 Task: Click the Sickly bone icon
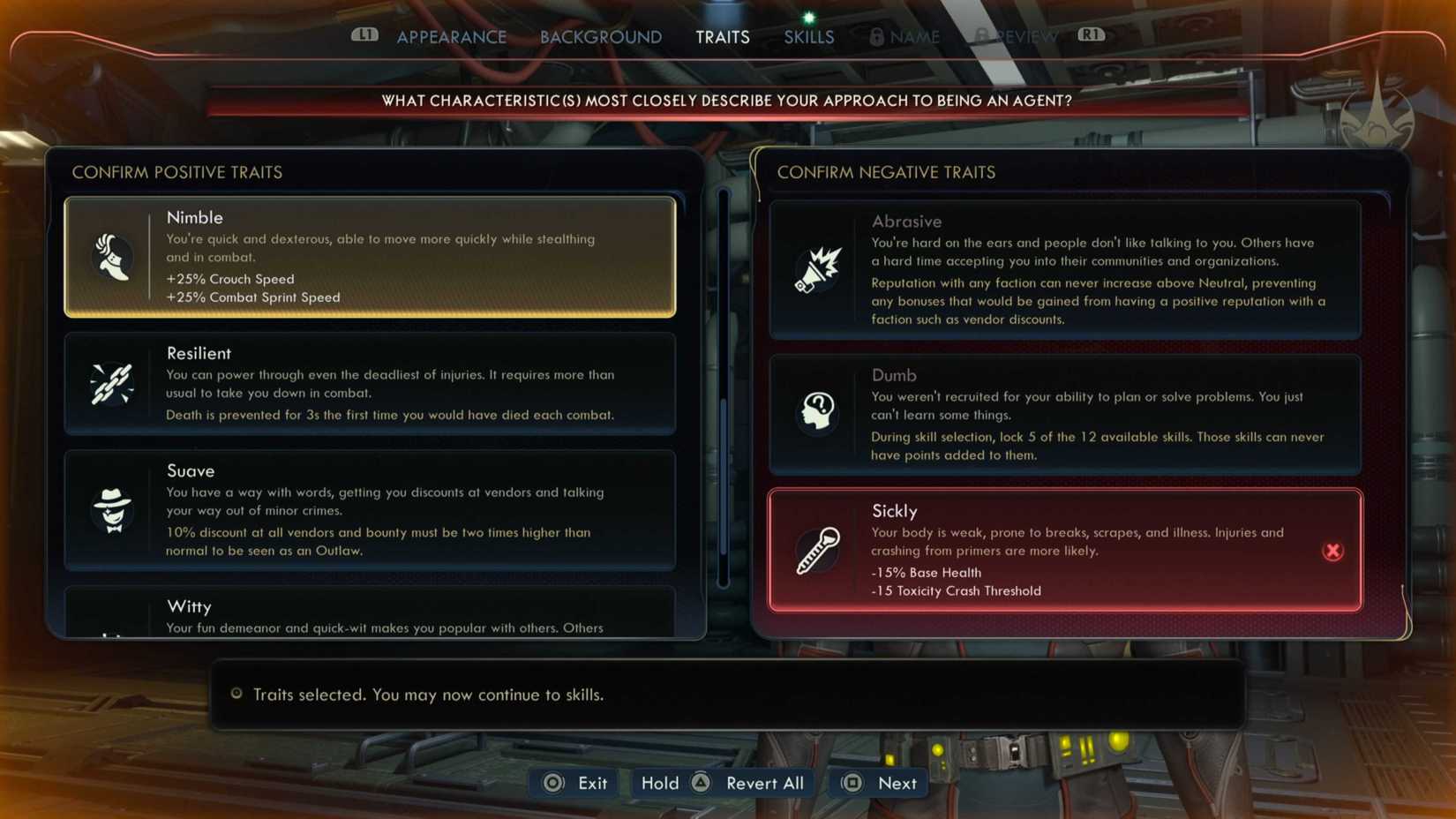[x=817, y=550]
